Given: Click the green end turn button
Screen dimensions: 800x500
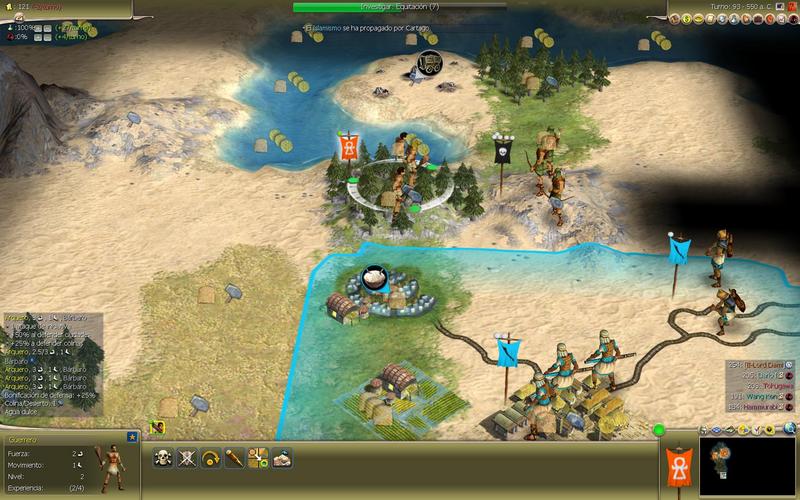Looking at the screenshot, I should (659, 431).
